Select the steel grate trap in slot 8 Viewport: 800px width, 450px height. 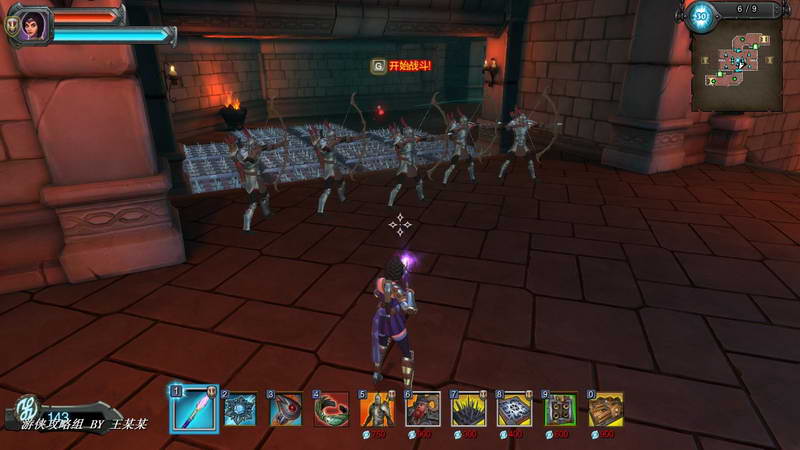(514, 409)
